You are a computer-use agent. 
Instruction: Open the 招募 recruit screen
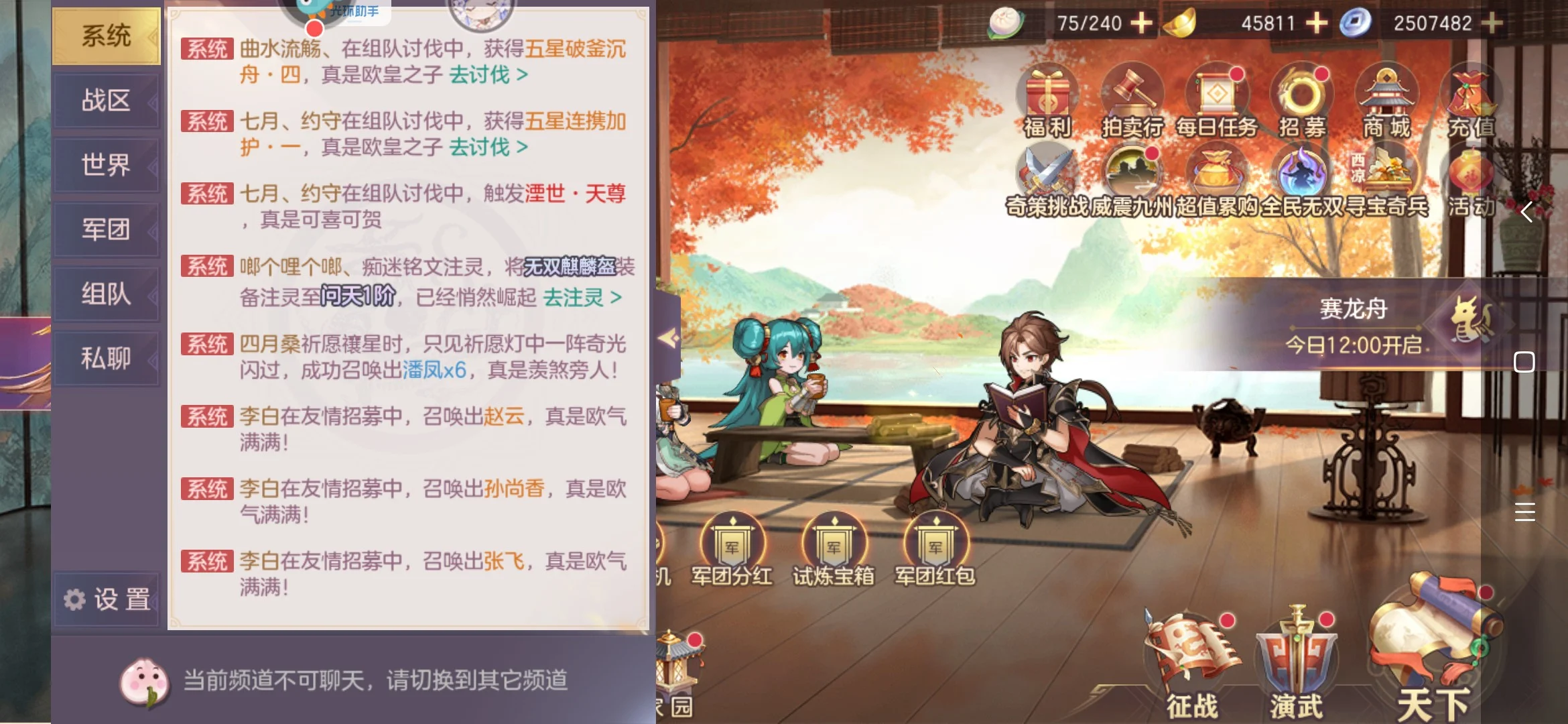[x=1302, y=101]
